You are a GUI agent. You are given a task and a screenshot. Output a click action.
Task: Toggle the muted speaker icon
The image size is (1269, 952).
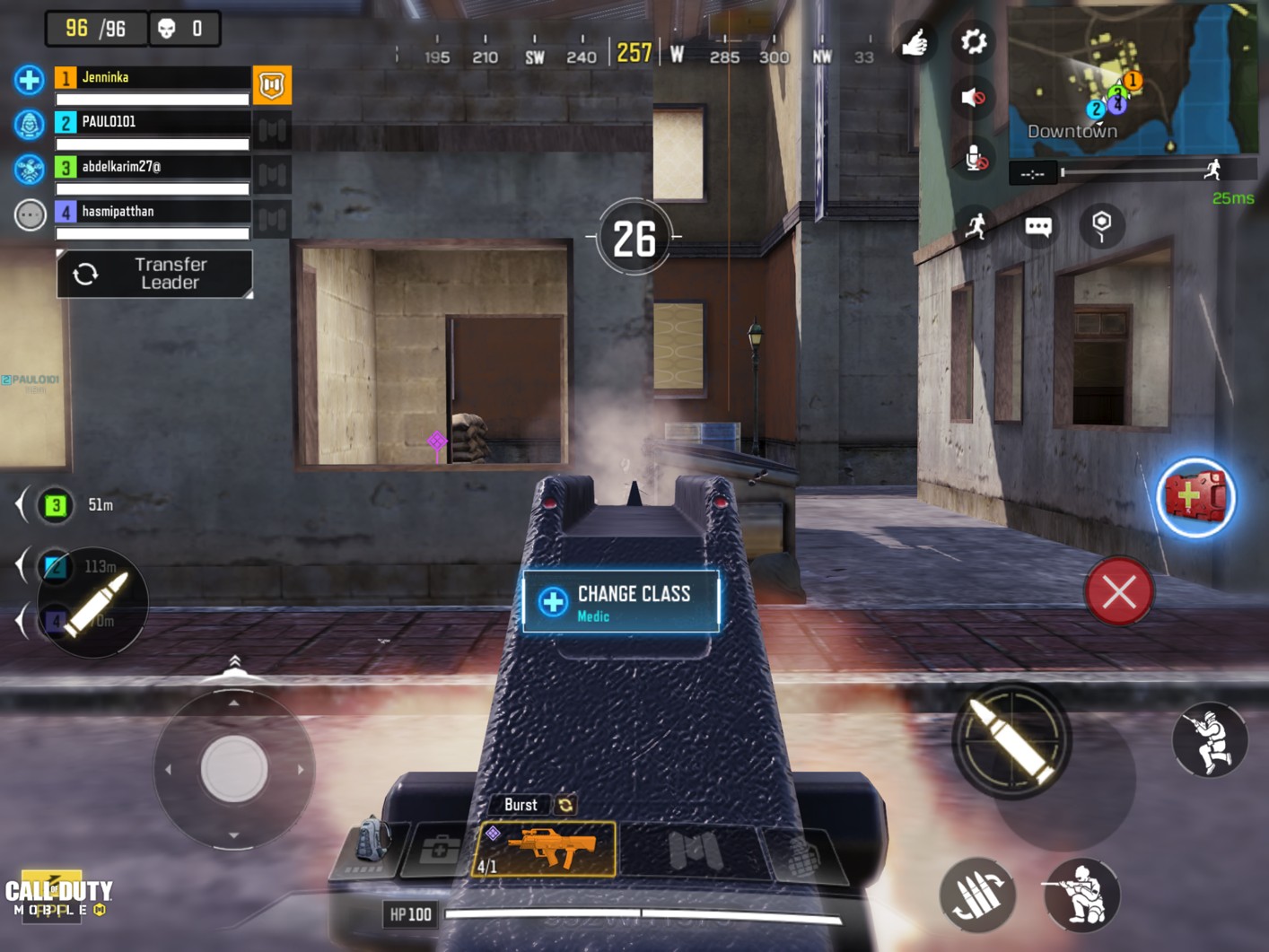pos(973,97)
